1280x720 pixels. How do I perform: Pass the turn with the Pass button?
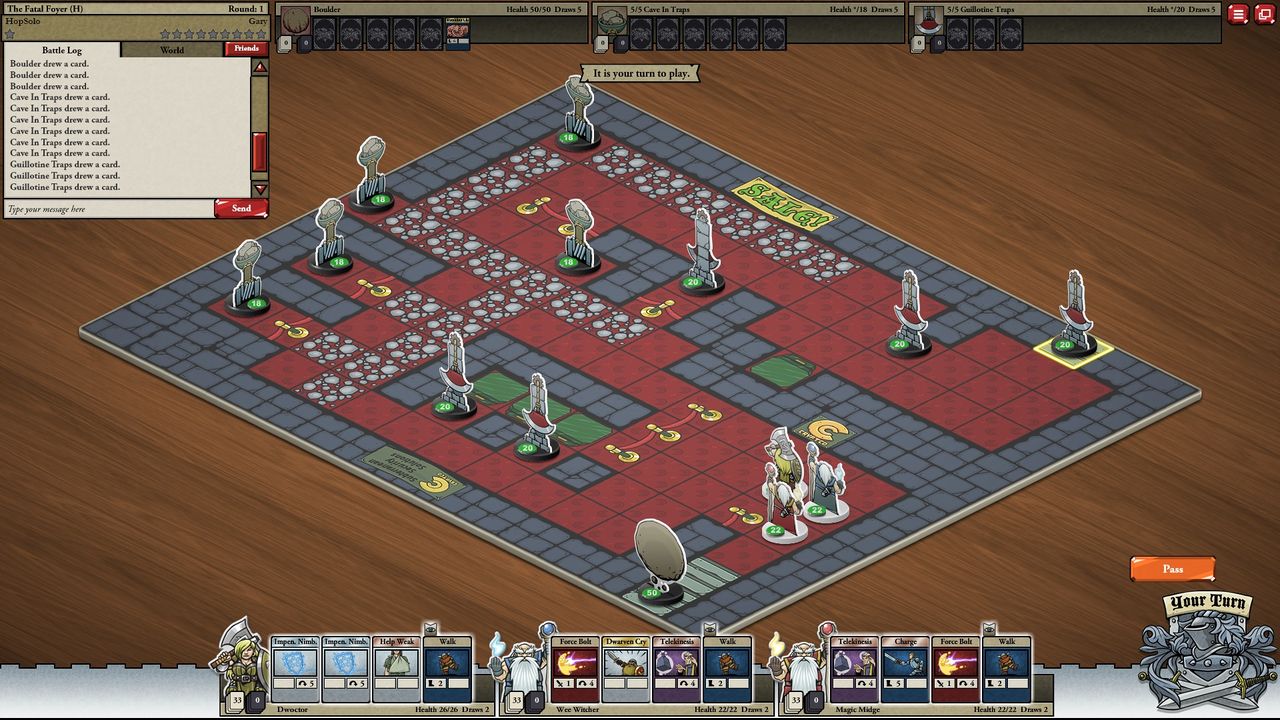click(1172, 569)
